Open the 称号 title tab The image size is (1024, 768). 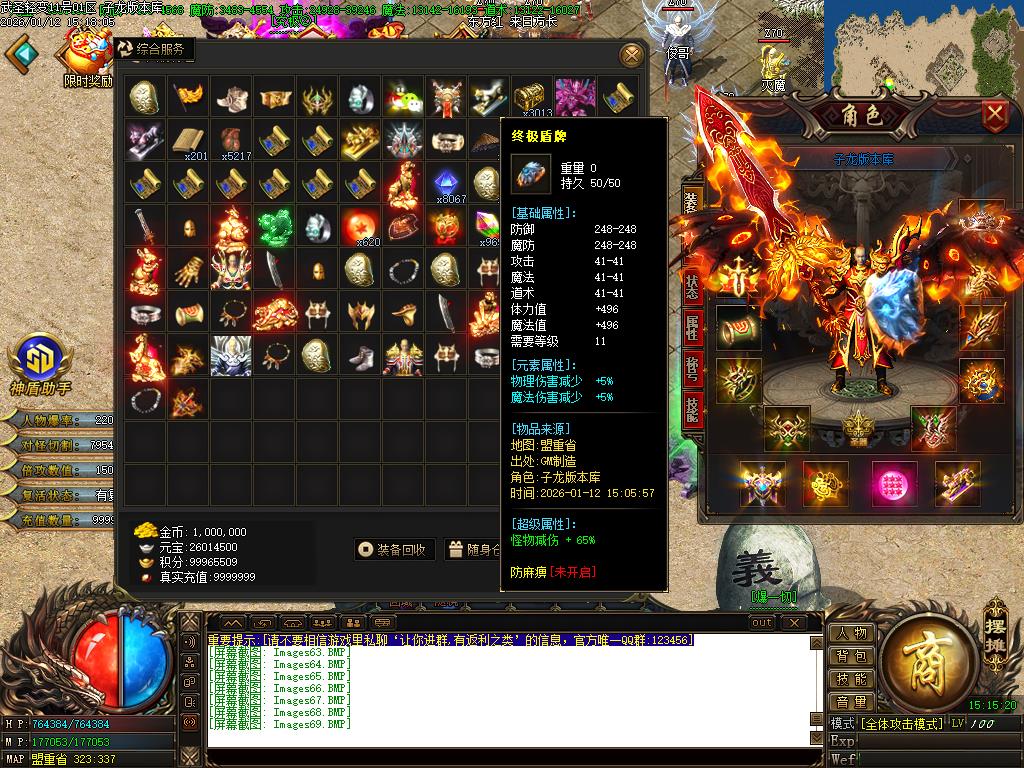pos(692,367)
